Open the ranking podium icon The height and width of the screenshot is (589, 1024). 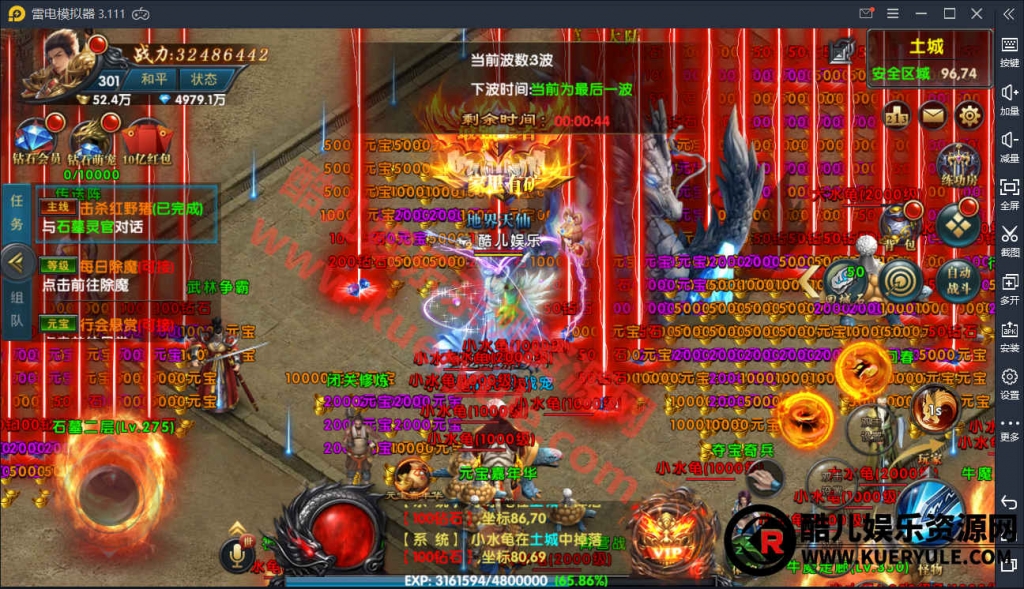coord(896,116)
